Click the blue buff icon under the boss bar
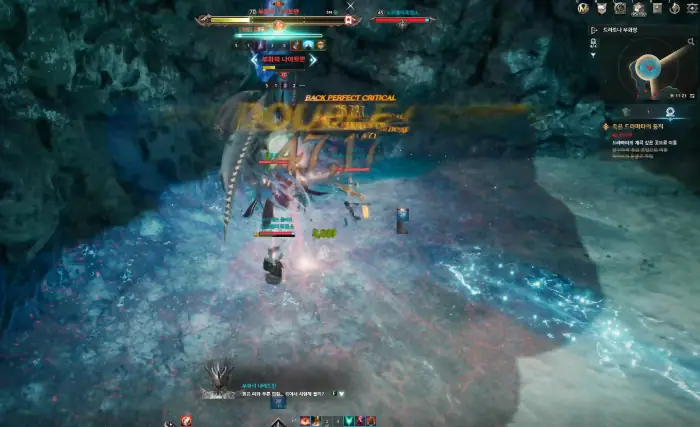 [x=309, y=44]
